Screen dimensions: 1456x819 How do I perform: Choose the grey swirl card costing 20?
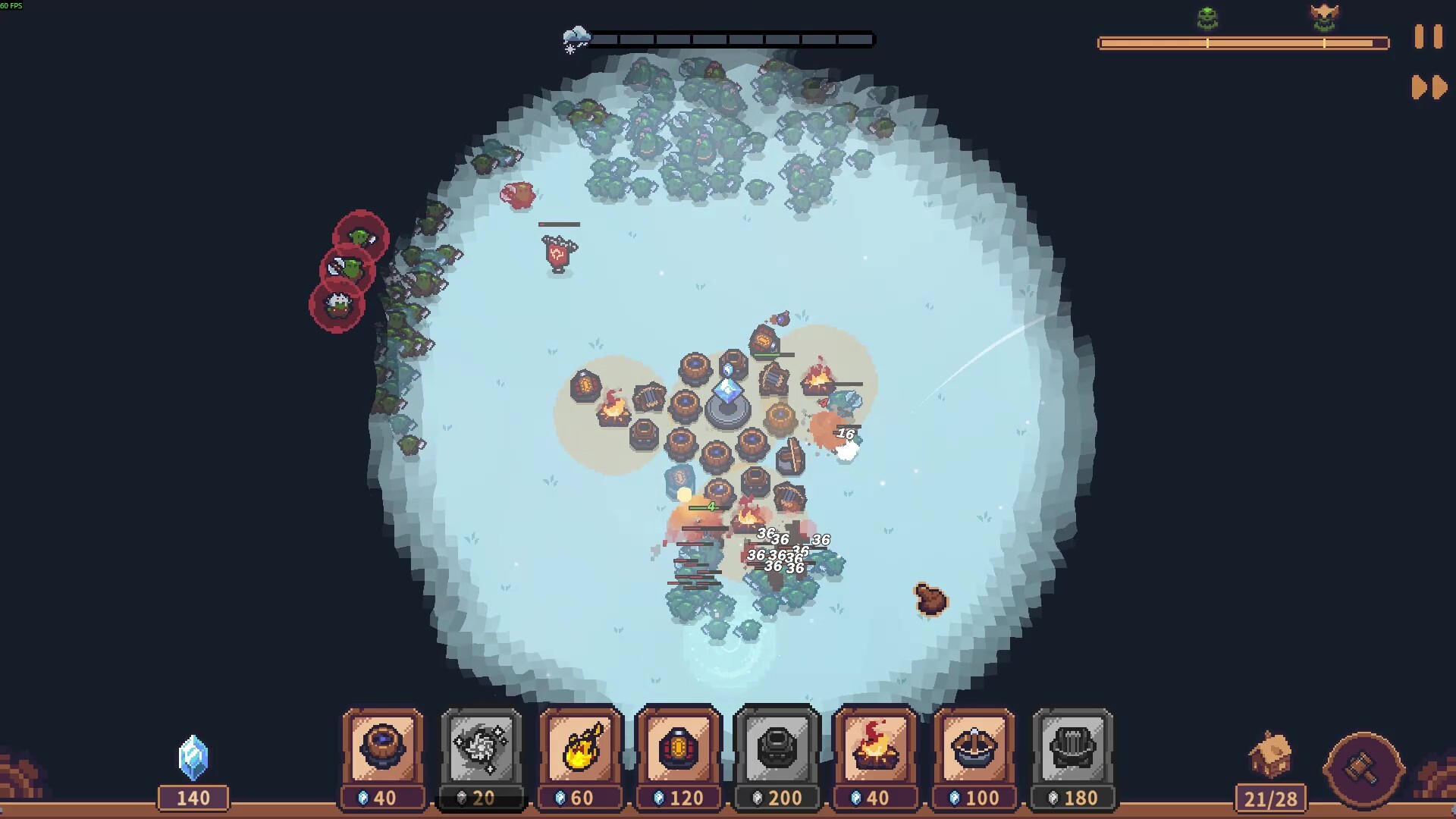point(482,748)
